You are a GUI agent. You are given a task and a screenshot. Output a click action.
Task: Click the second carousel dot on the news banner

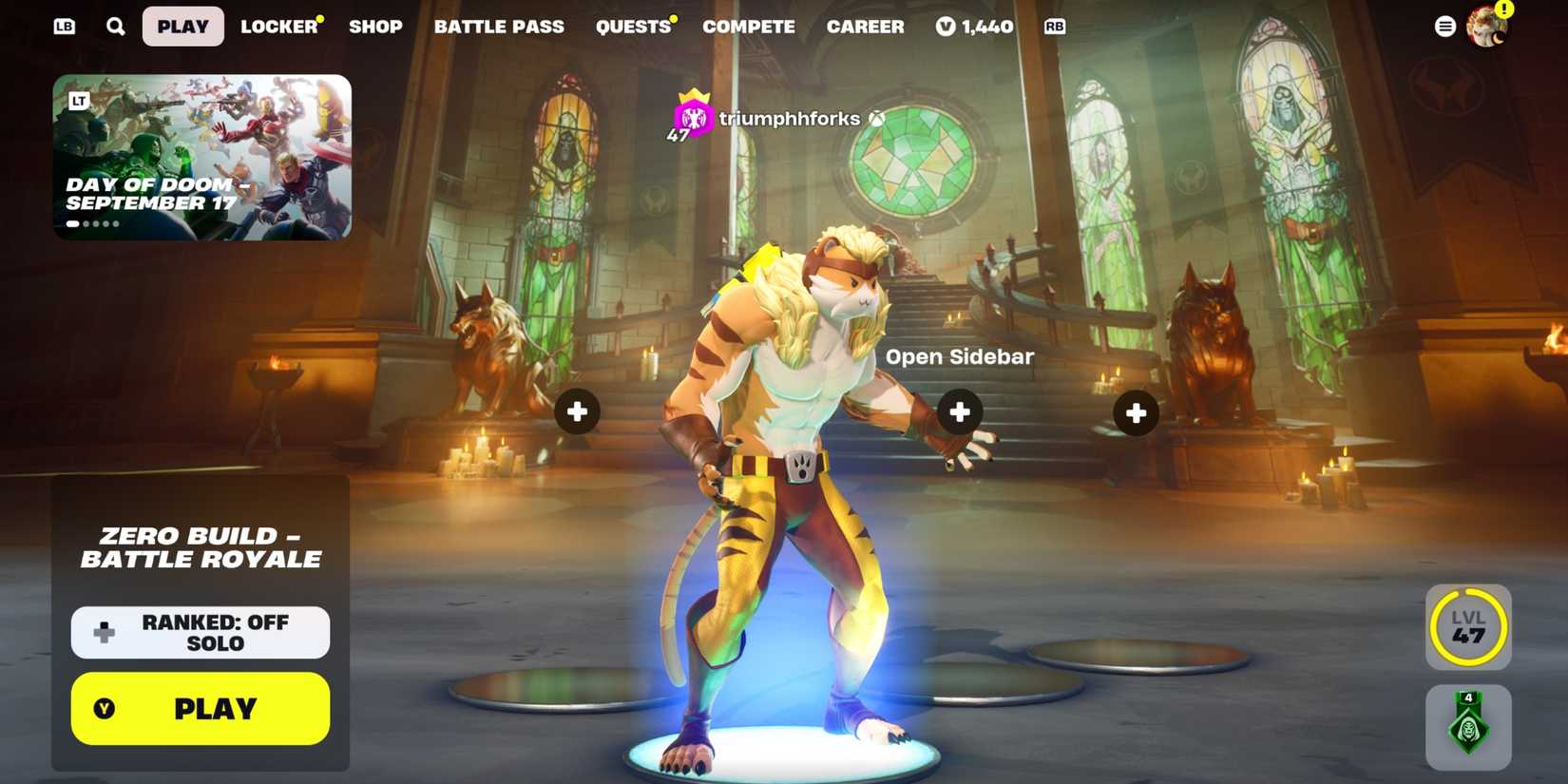click(86, 224)
